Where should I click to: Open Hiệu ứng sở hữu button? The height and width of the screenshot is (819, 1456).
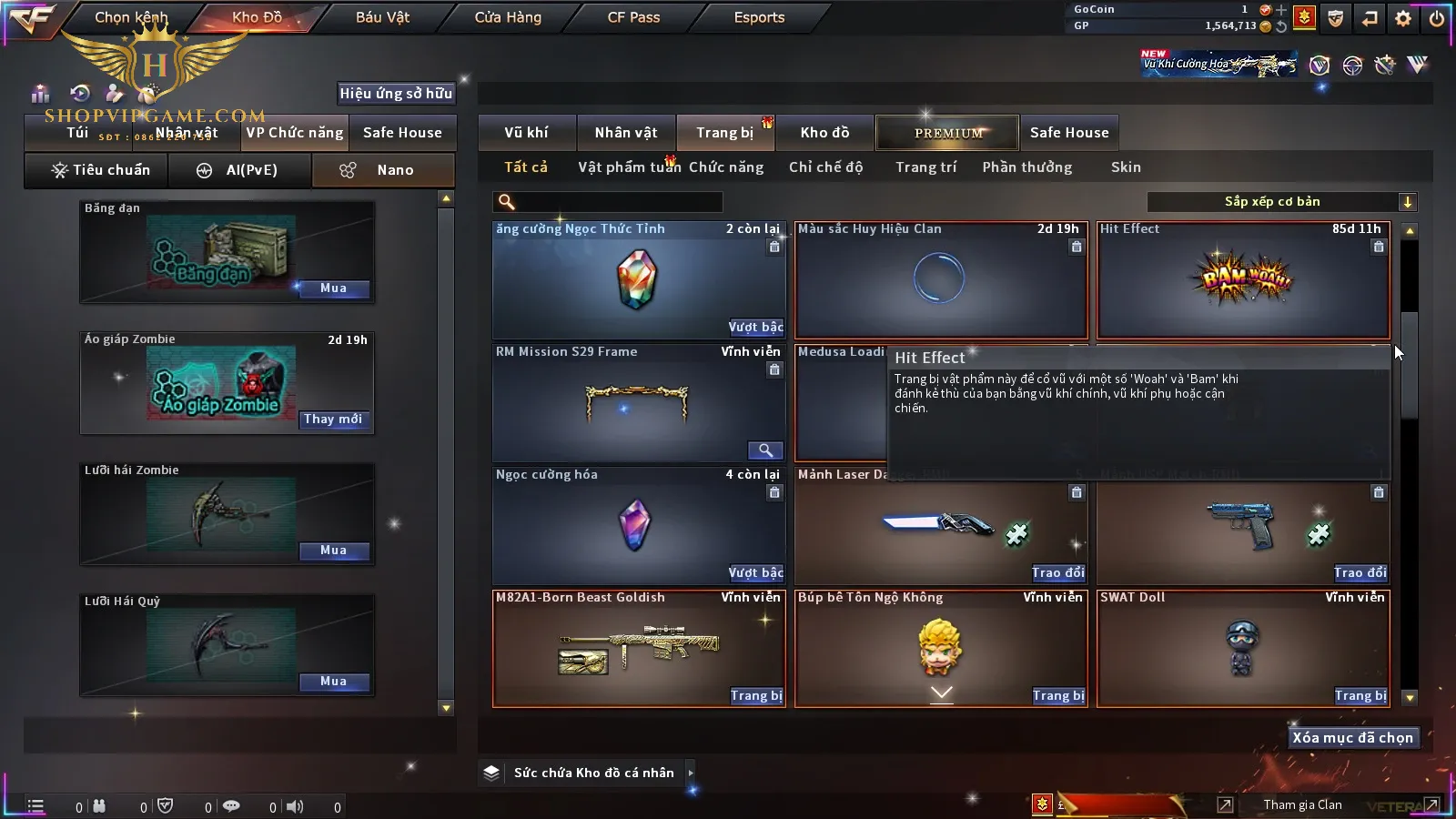pos(396,93)
